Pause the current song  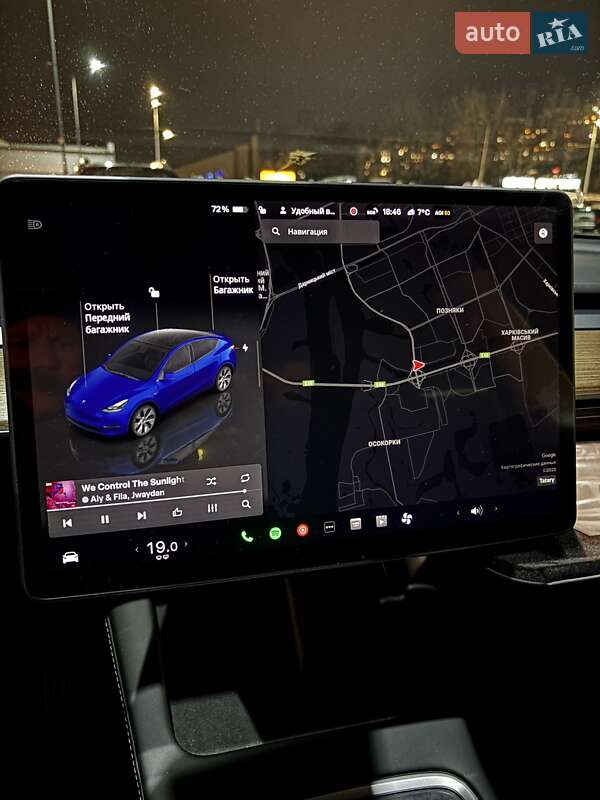pos(105,519)
